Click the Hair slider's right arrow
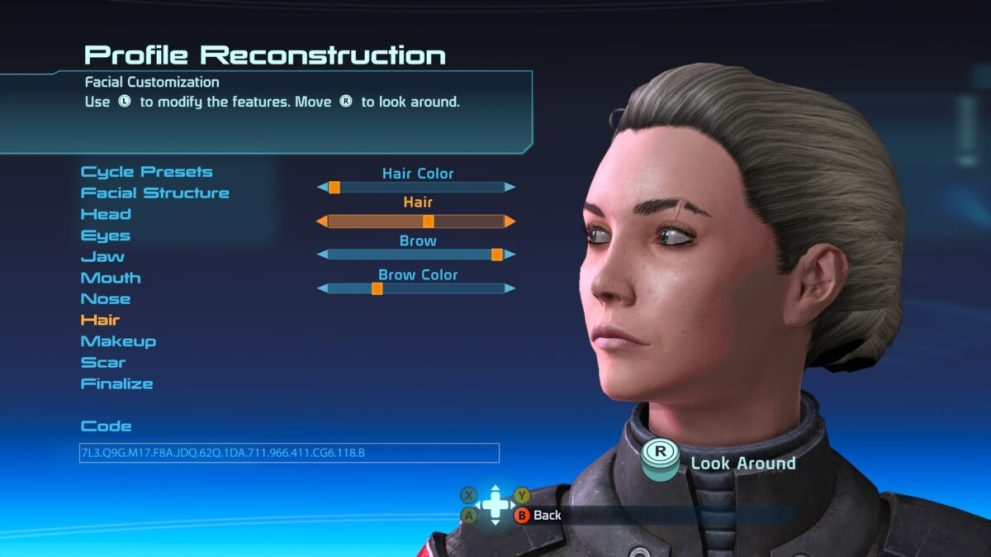991x557 pixels. coord(510,221)
